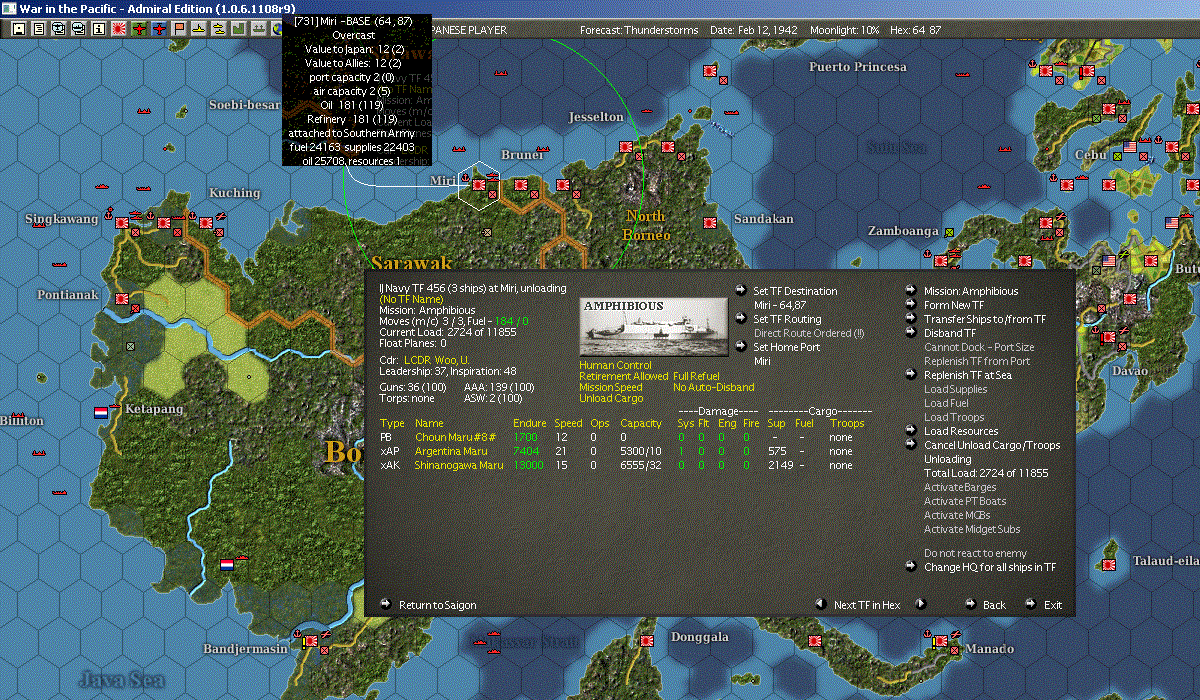The image size is (1200, 700).
Task: Select Replenish TF at Sea
Action: click(968, 375)
